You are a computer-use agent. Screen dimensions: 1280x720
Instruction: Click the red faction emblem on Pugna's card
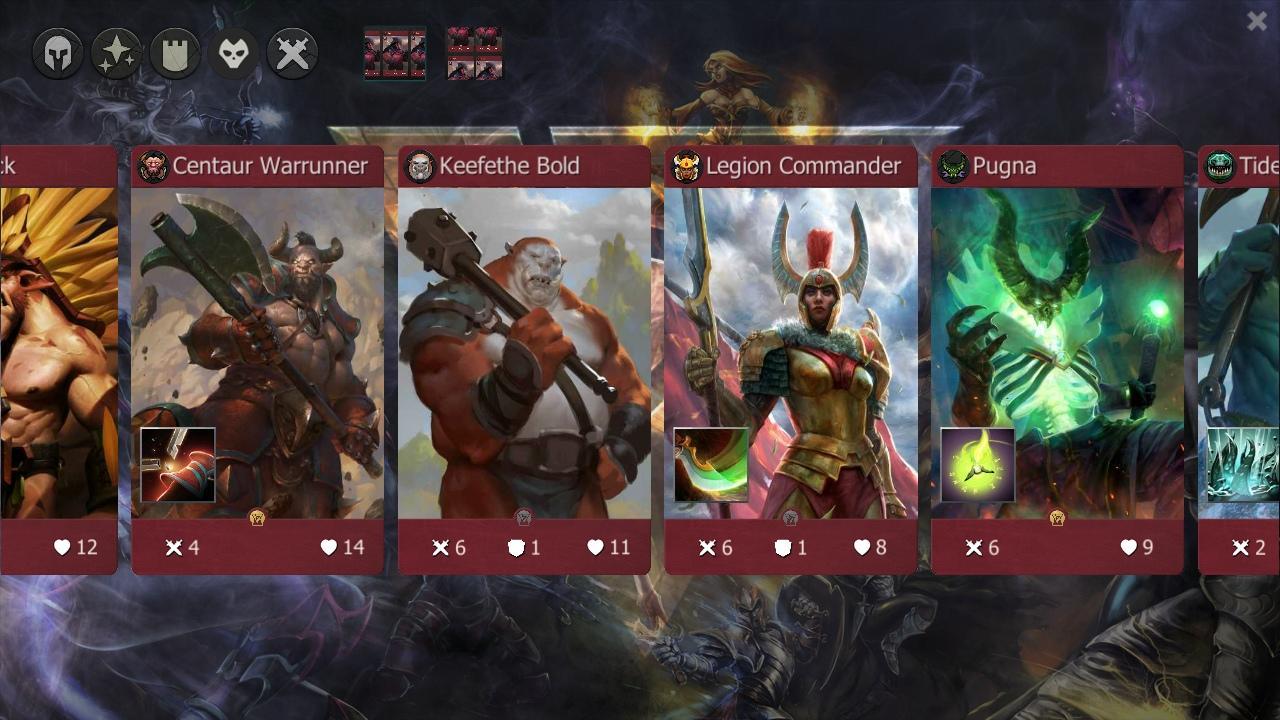952,166
